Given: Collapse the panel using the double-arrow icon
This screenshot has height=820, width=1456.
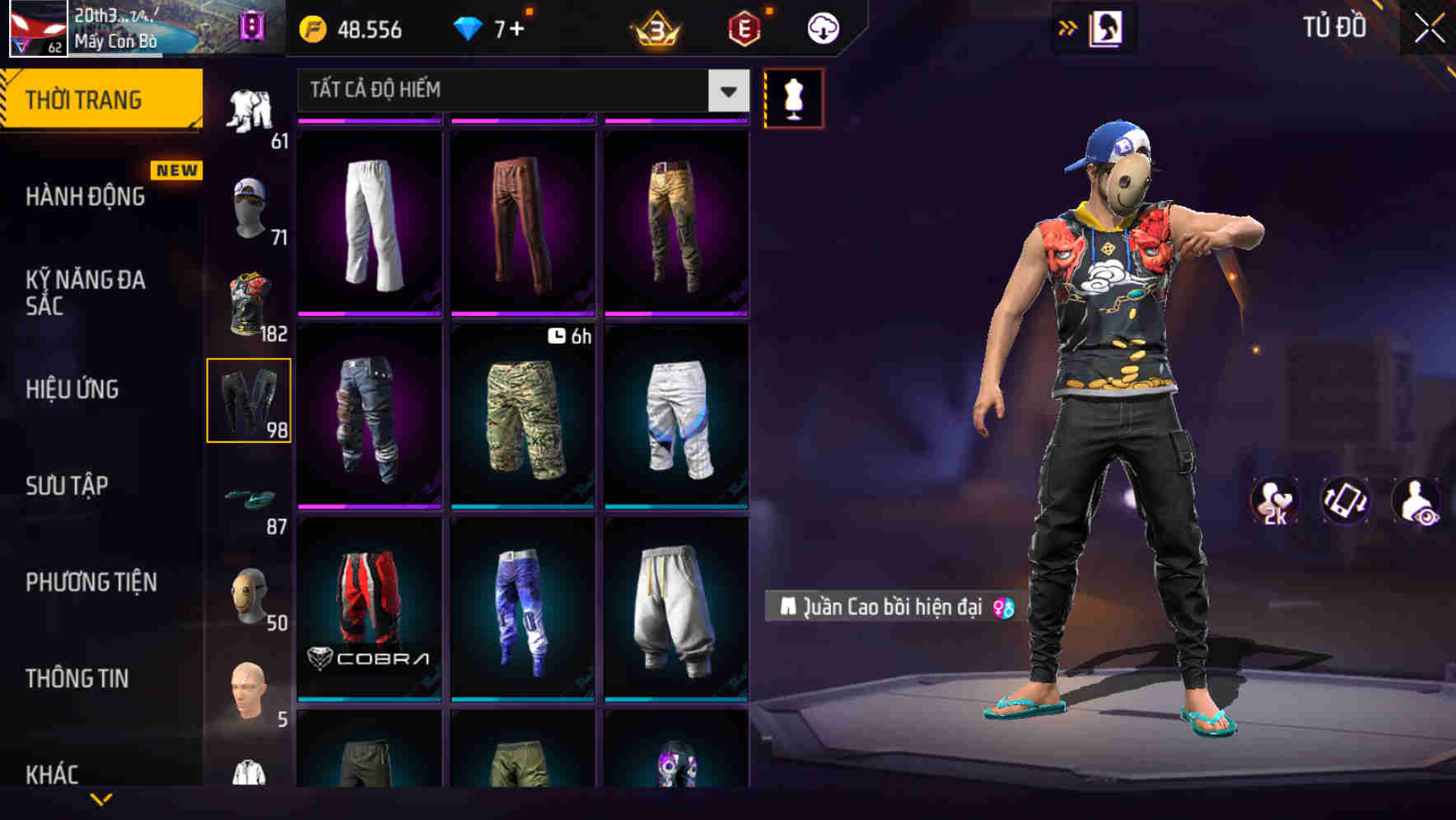Looking at the screenshot, I should (1067, 27).
